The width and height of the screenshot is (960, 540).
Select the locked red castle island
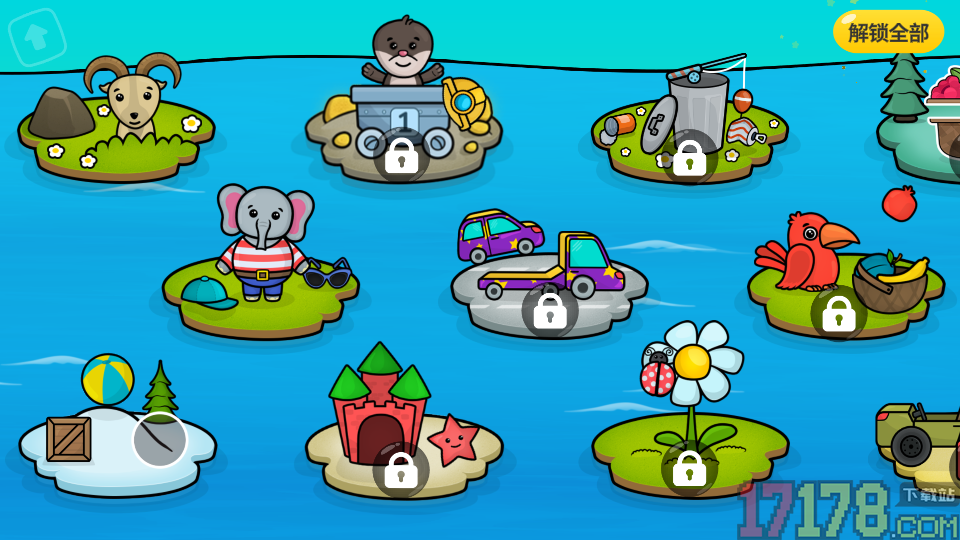[401, 469]
